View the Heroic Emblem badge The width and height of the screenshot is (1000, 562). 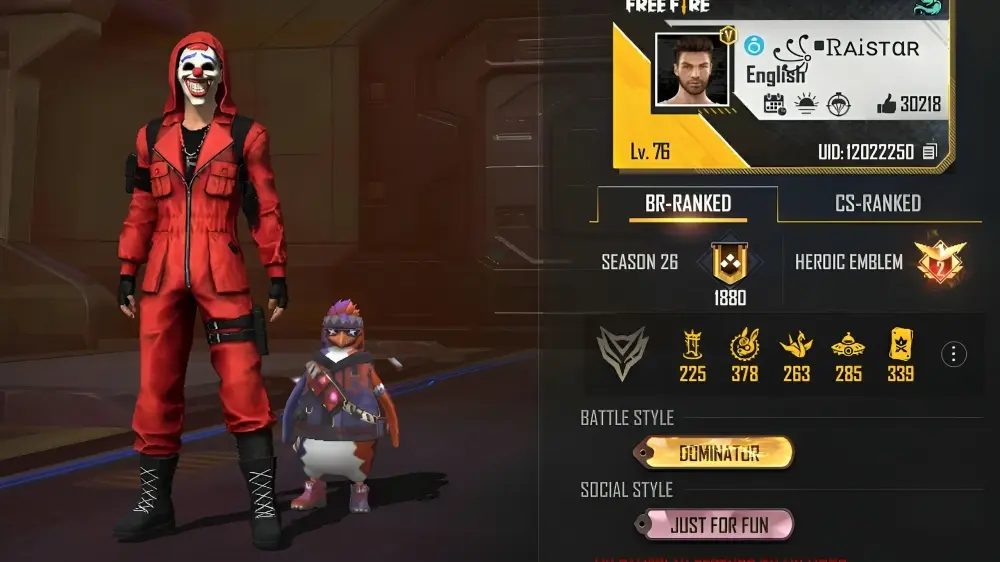click(x=939, y=262)
